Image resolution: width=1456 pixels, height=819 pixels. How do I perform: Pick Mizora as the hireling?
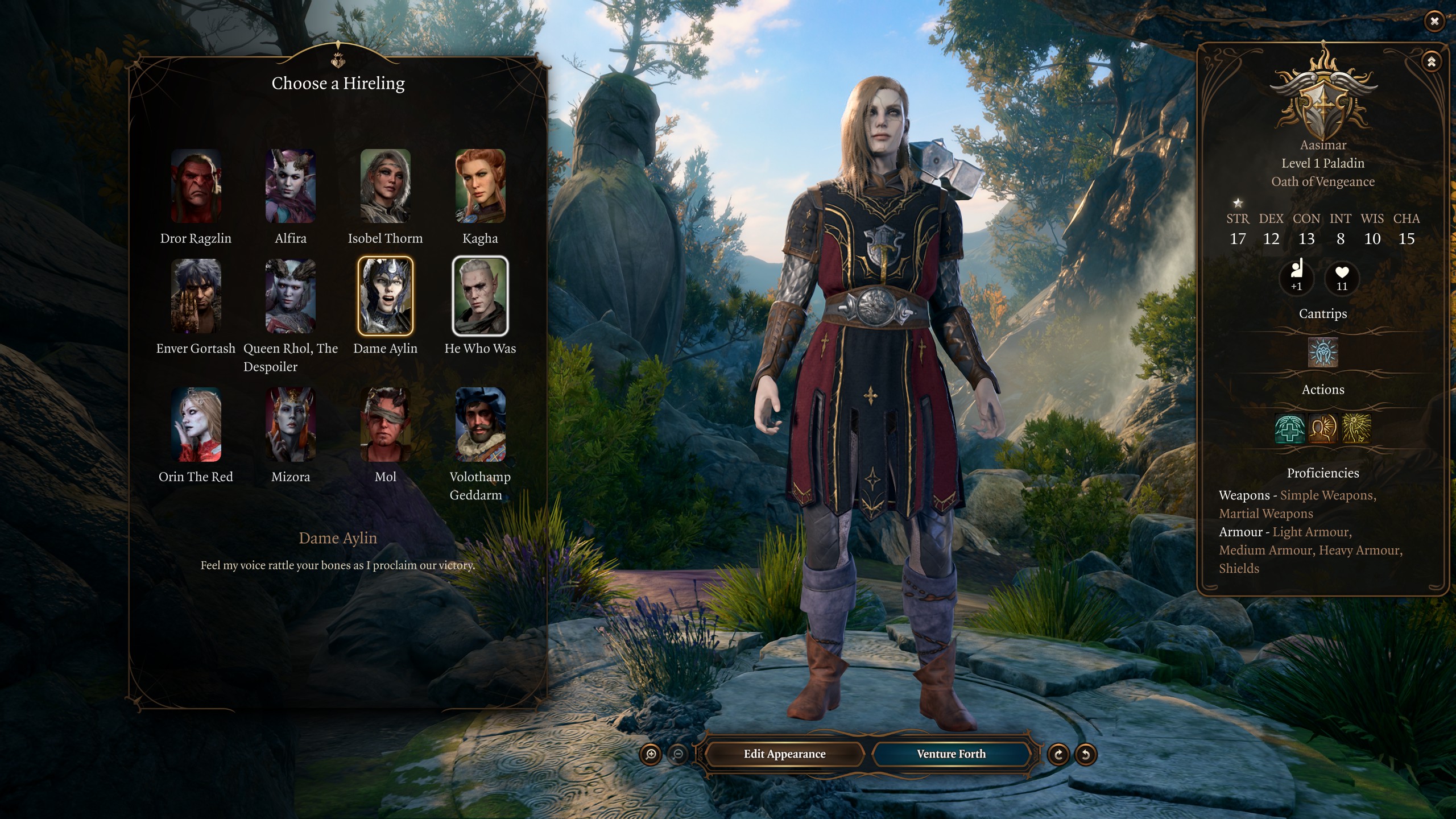pos(291,424)
